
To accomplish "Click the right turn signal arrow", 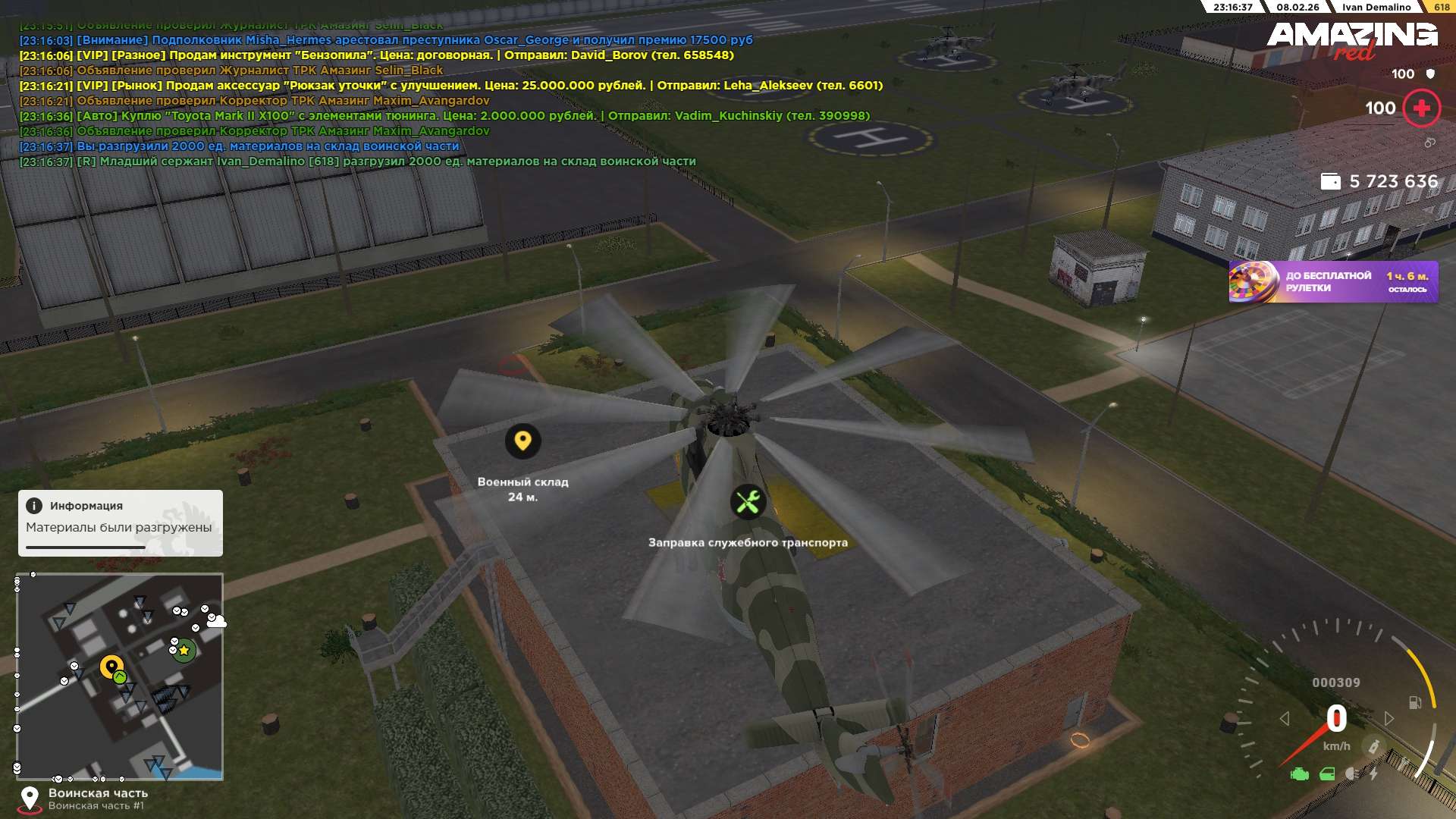I will [x=1389, y=718].
